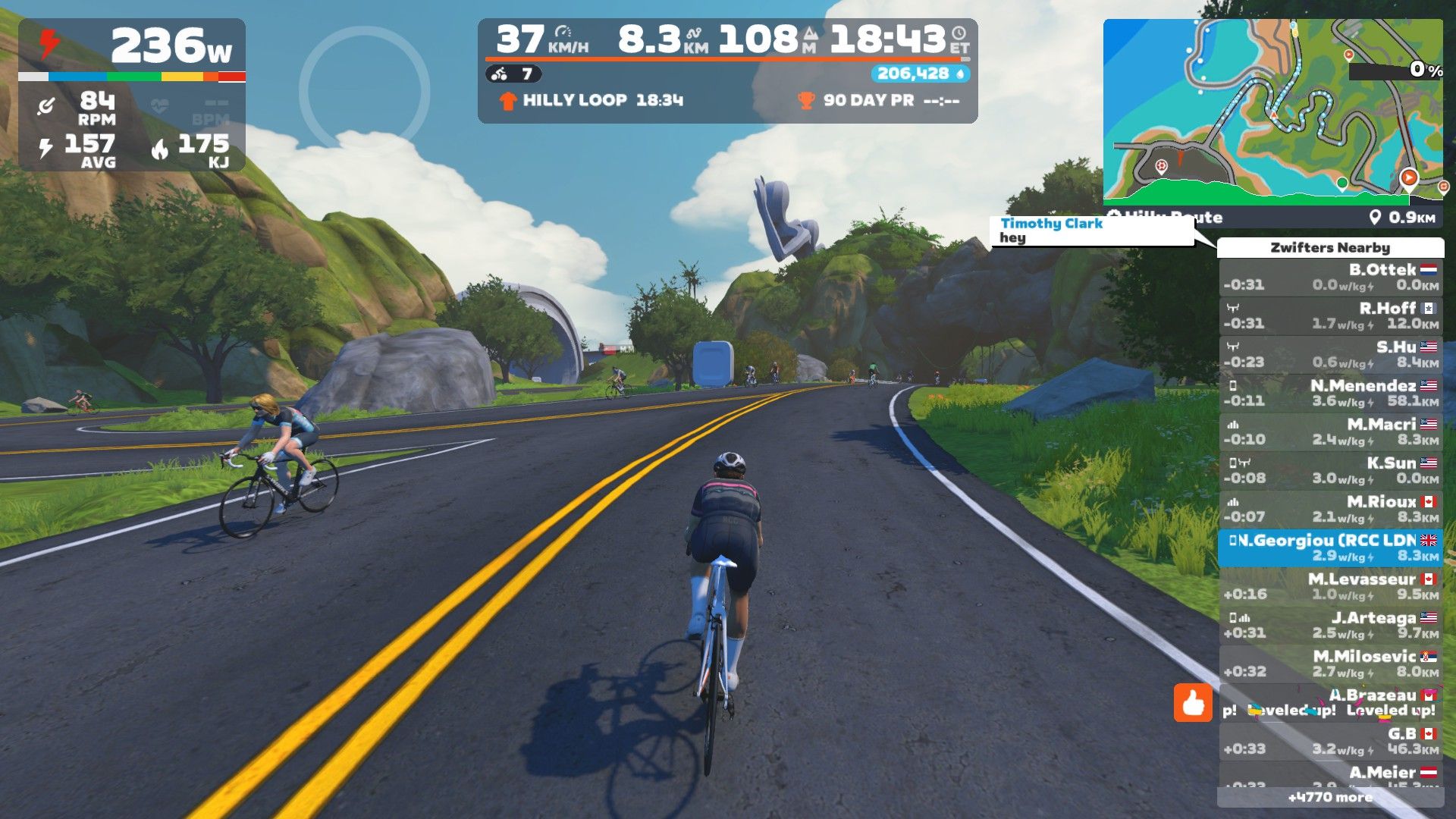Give a Ride On with thumbs-up button
This screenshot has width=1456, height=819.
1193,703
